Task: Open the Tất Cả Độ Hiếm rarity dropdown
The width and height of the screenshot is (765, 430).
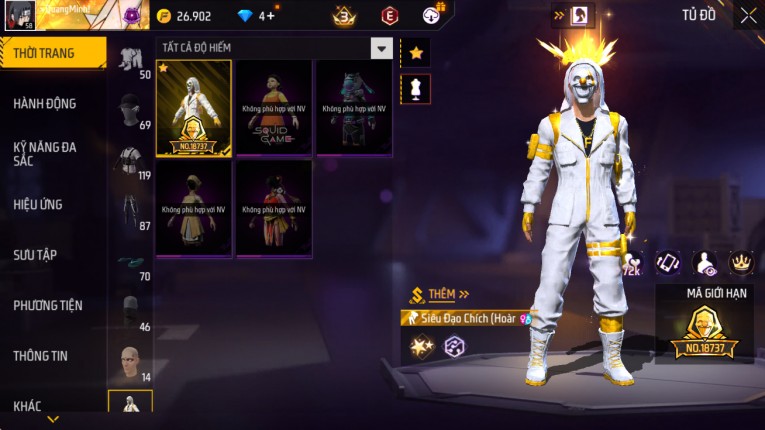Action: point(381,48)
